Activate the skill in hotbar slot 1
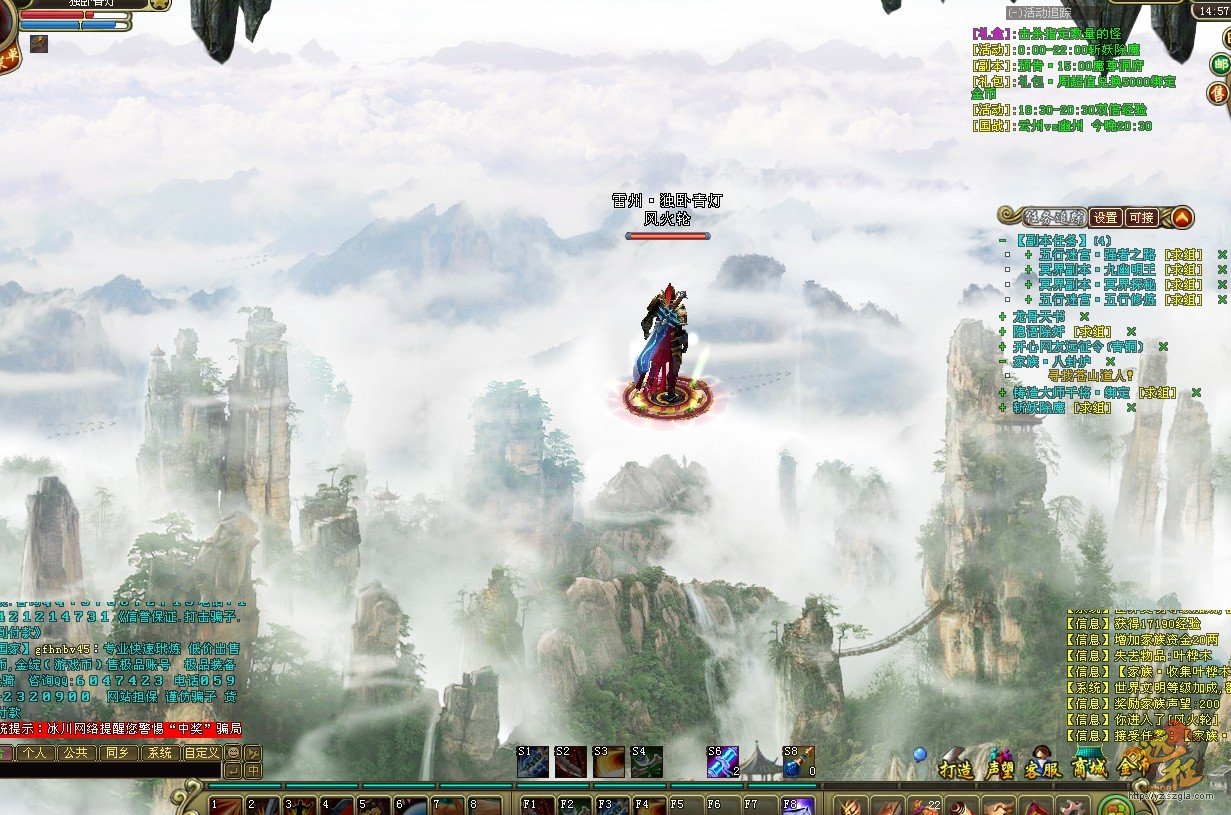The height and width of the screenshot is (815, 1231). pyautogui.click(x=224, y=805)
